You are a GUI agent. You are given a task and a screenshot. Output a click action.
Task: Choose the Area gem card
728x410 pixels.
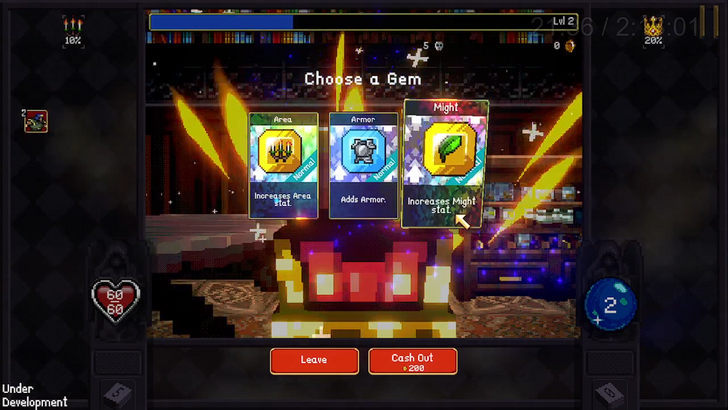[x=283, y=164]
